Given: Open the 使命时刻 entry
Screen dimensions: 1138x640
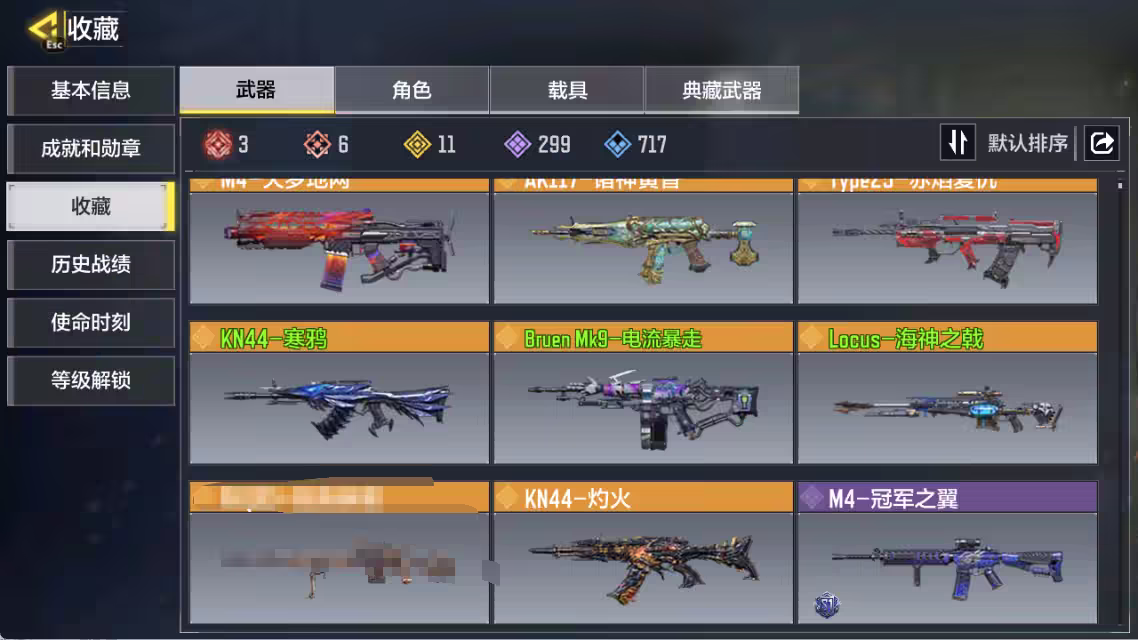Looking at the screenshot, I should click(x=91, y=323).
